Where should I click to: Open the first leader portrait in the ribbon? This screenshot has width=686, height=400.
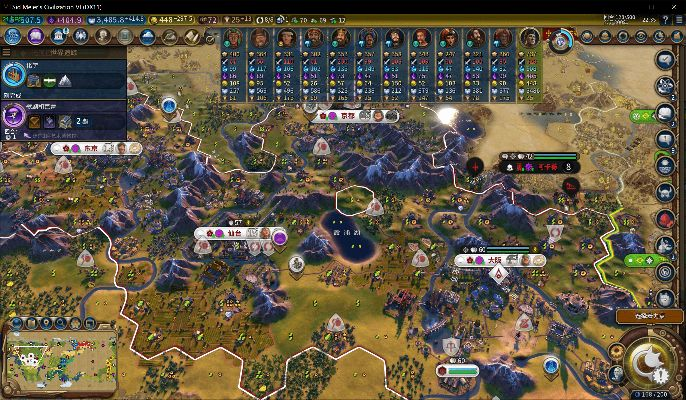(233, 38)
